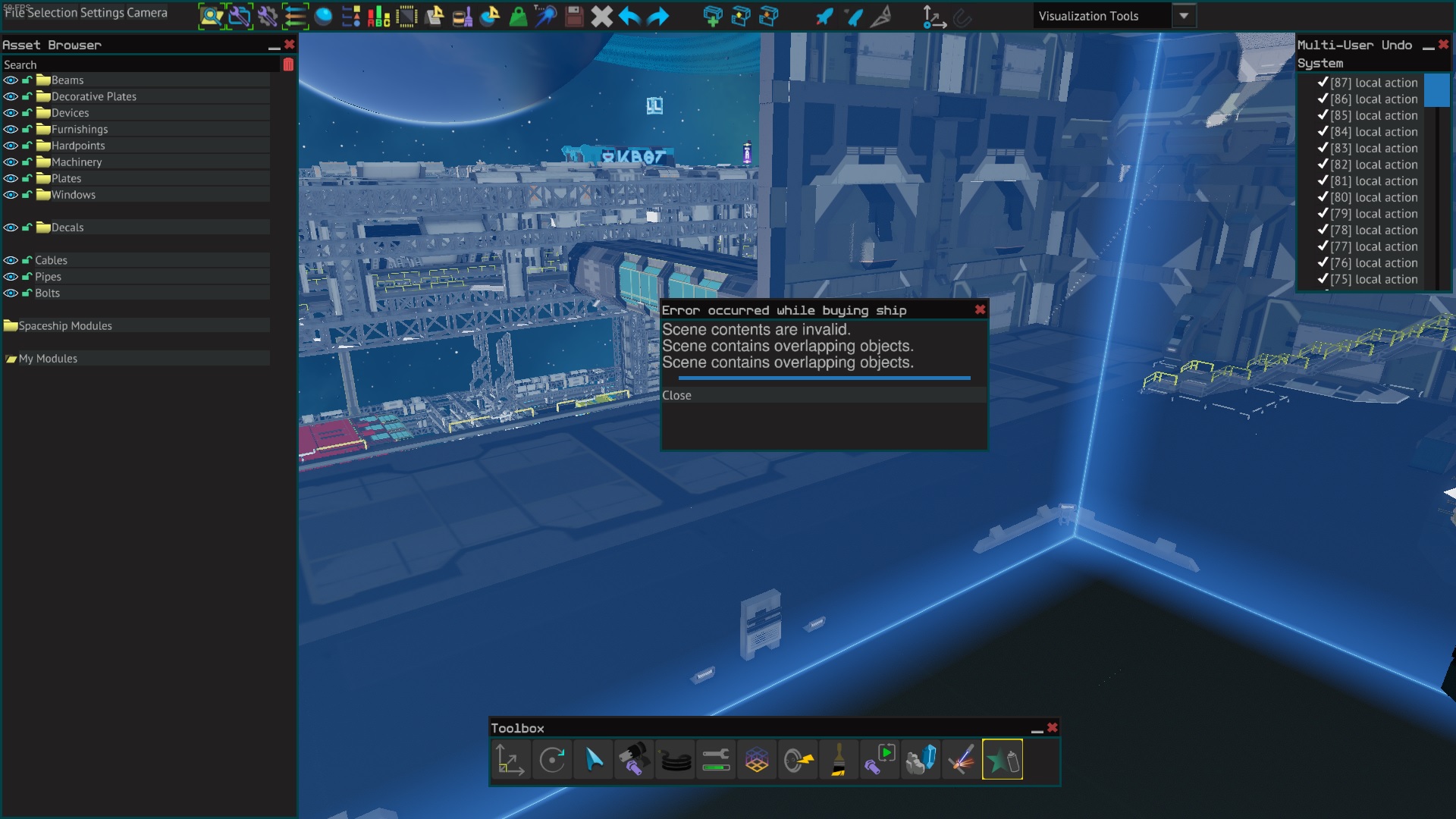Screen dimensions: 1456x819
Task: Expand the Beams folder
Action: 67,80
